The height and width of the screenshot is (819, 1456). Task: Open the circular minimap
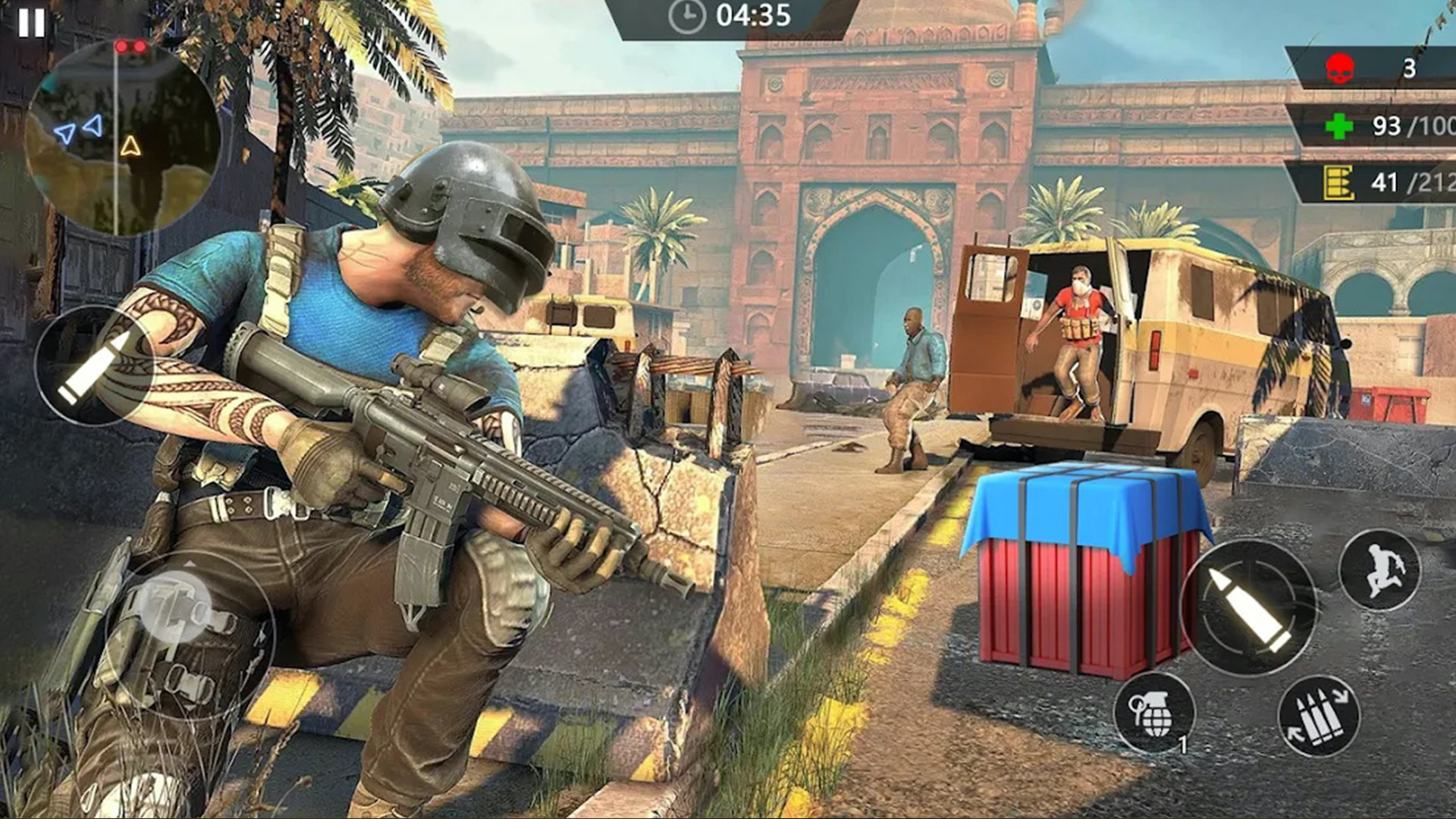pyautogui.click(x=121, y=136)
